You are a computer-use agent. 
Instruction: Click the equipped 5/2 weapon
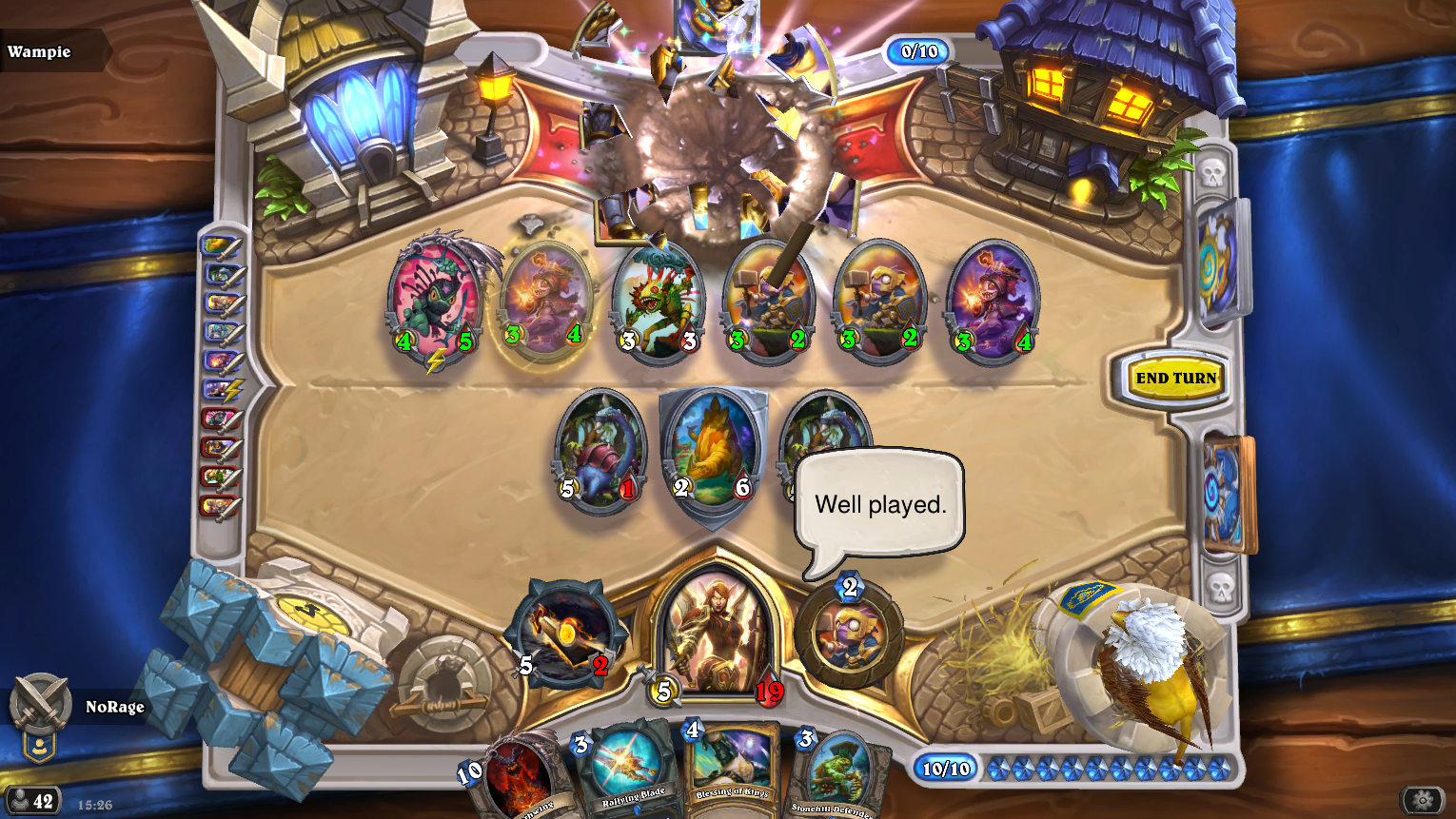[x=564, y=634]
